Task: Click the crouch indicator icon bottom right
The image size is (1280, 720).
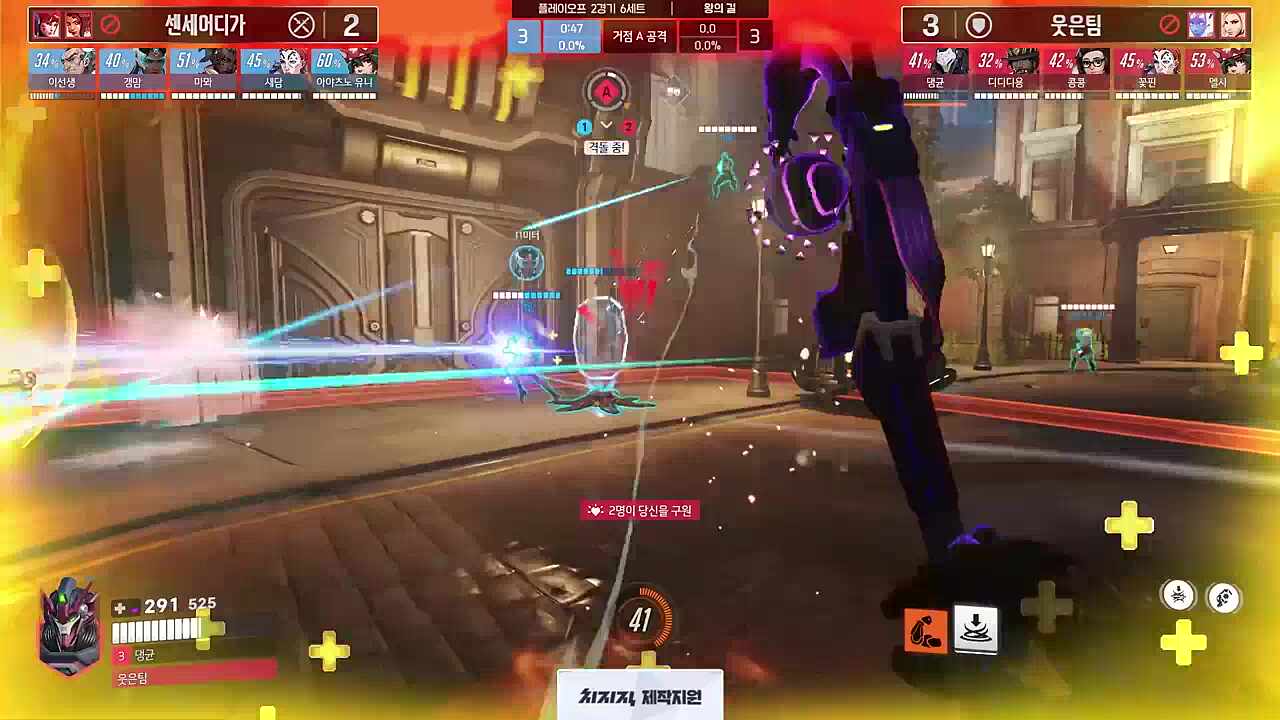Action: click(1176, 595)
